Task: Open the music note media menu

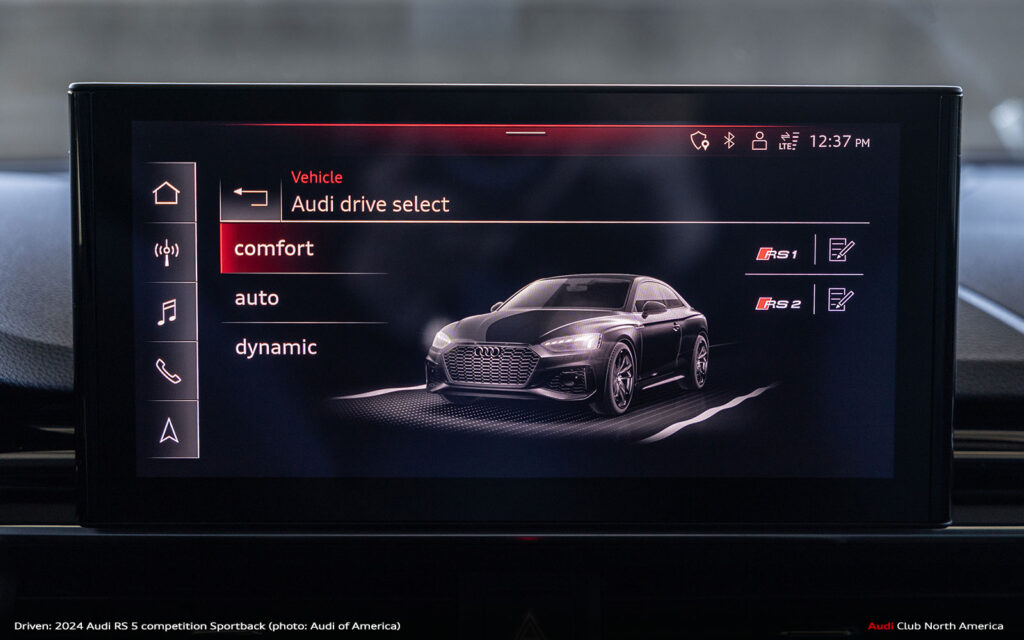Action: (166, 311)
